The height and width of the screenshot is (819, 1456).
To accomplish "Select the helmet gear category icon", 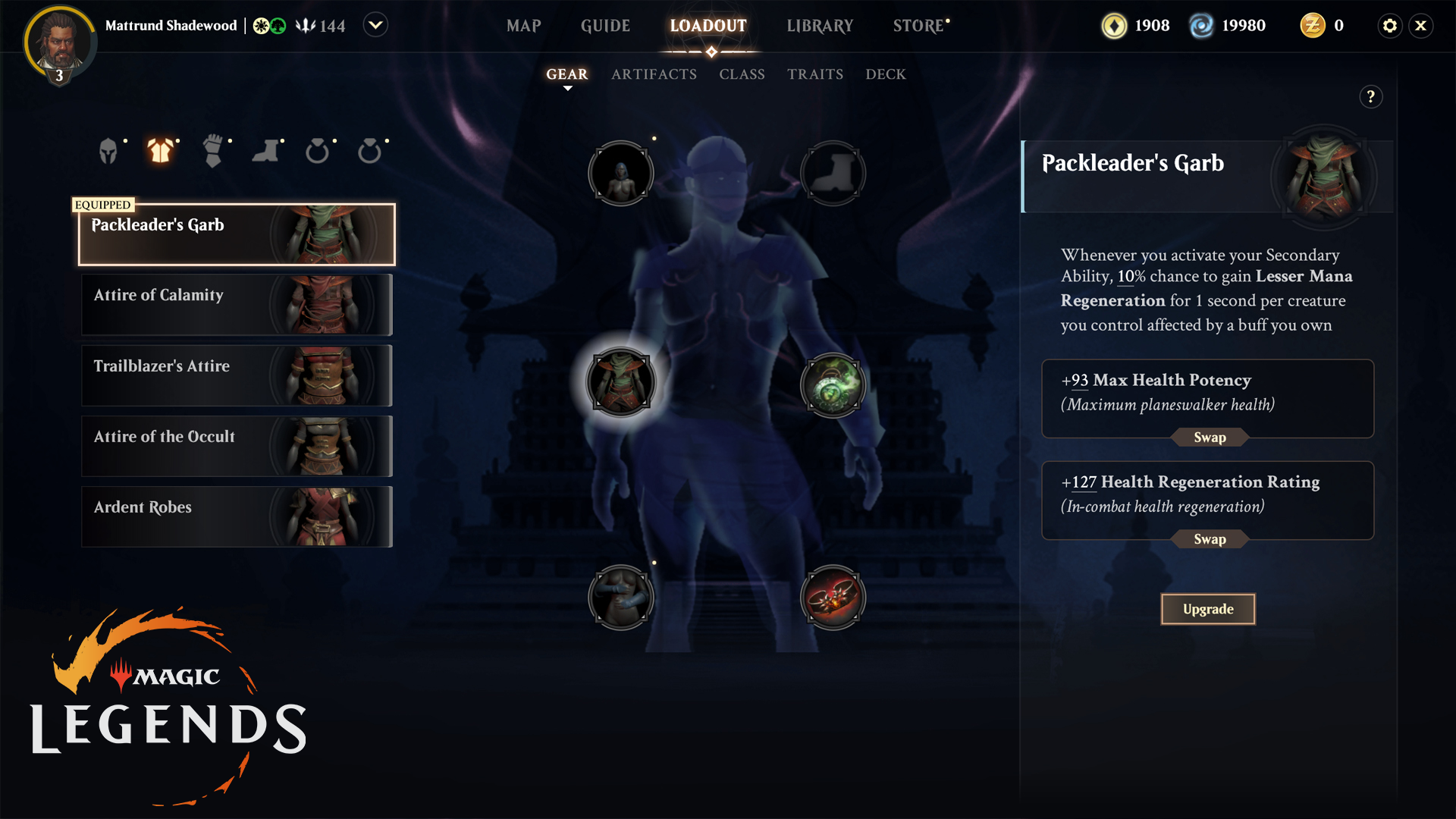I will tap(108, 151).
